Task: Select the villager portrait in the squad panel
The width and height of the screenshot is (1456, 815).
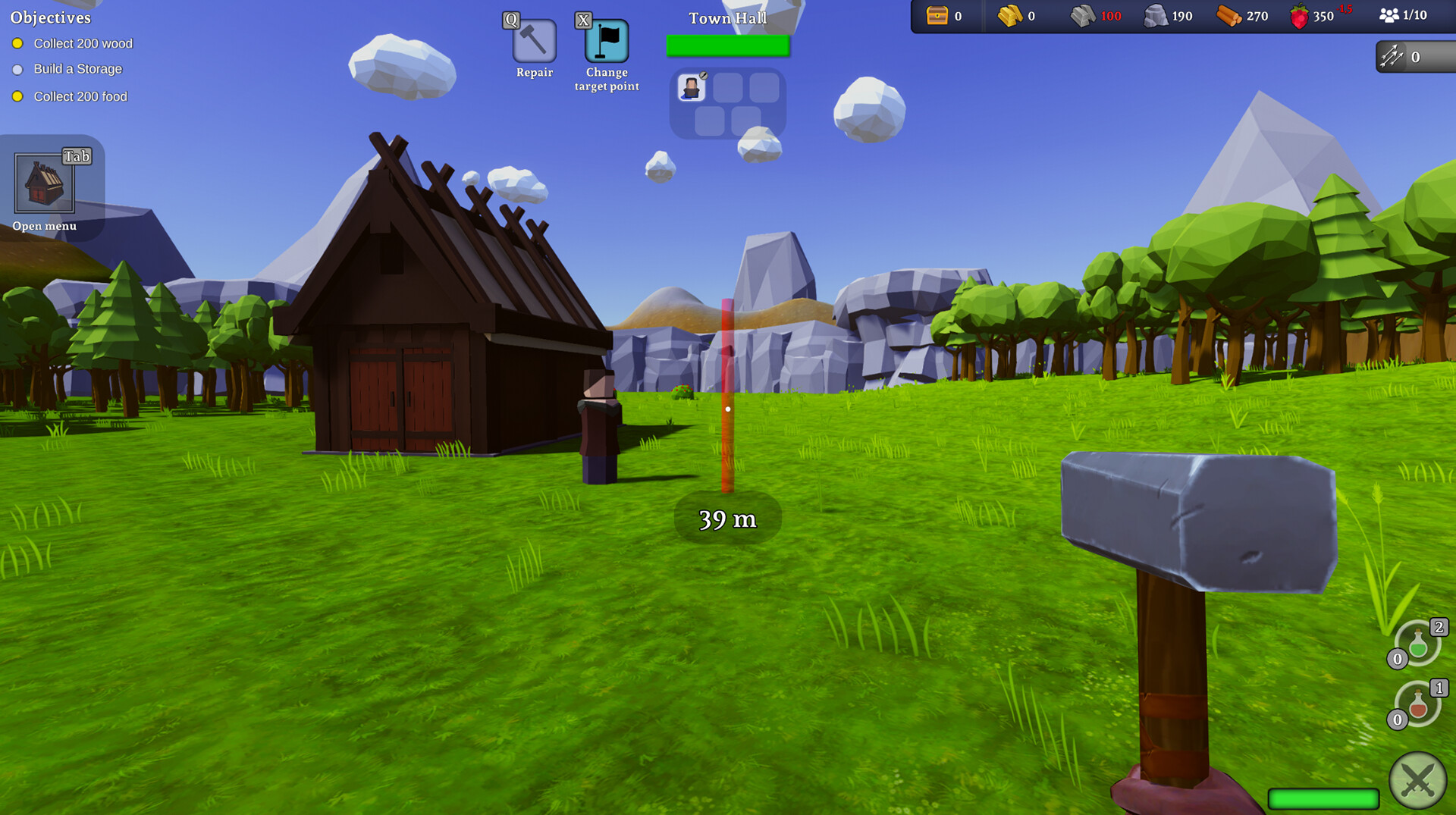Action: tap(692, 86)
